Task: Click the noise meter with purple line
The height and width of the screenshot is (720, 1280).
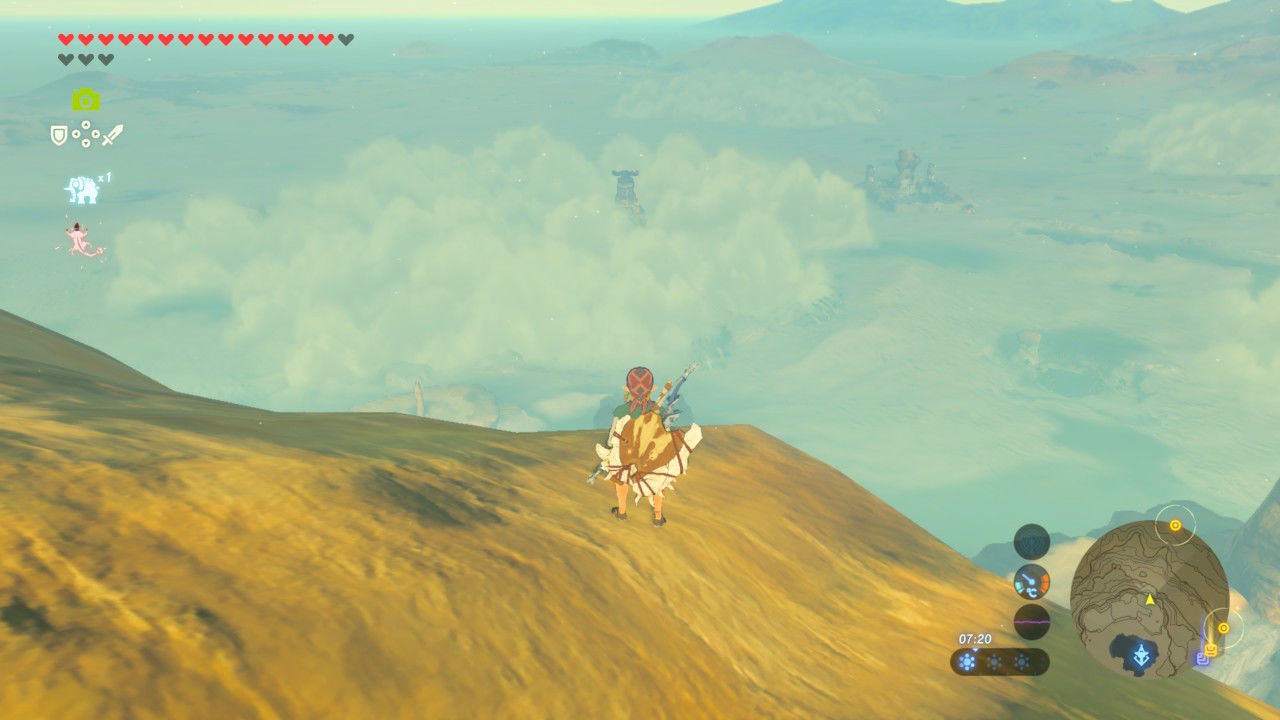Action: [1032, 621]
